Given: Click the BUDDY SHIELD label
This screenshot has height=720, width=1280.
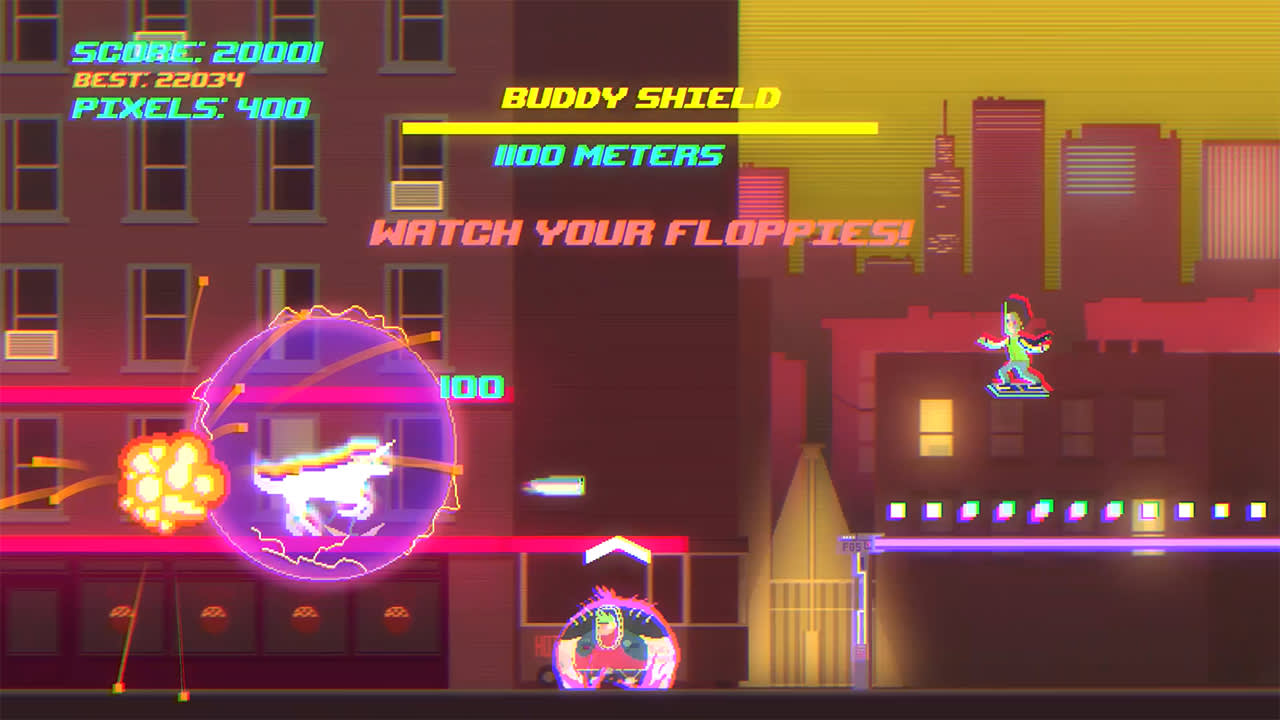Looking at the screenshot, I should point(641,97).
